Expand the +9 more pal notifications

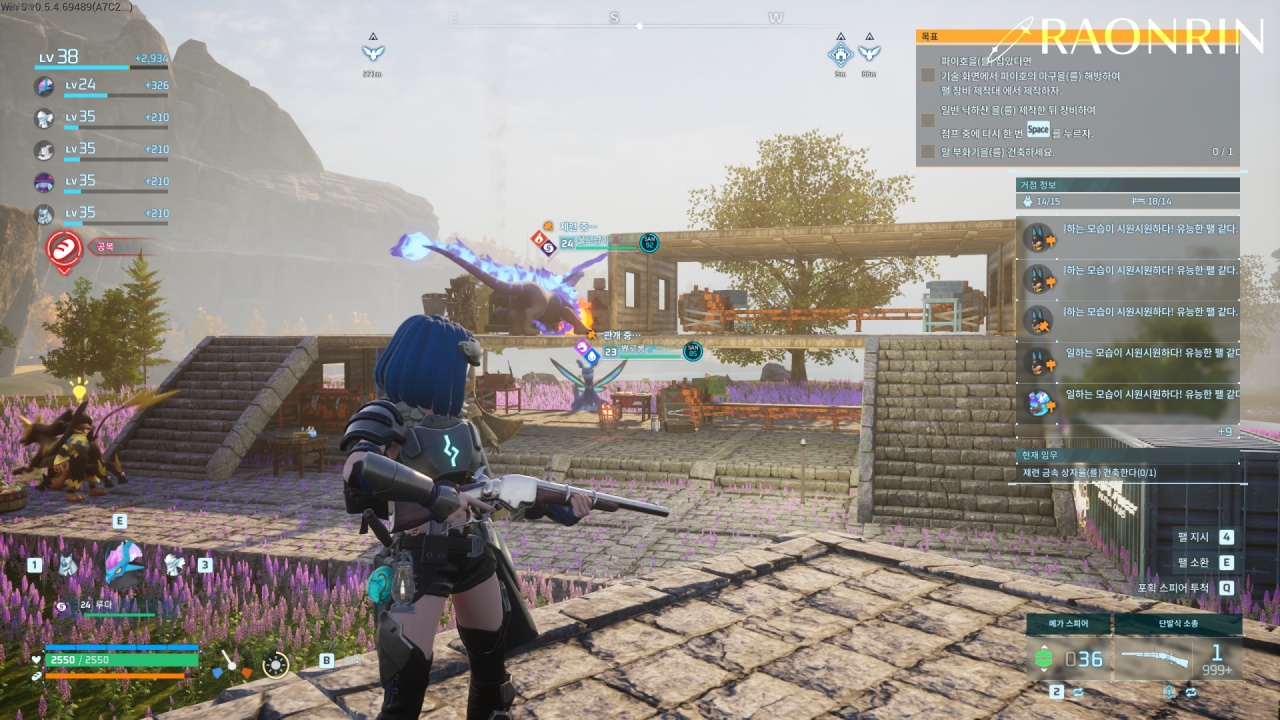tap(1224, 431)
